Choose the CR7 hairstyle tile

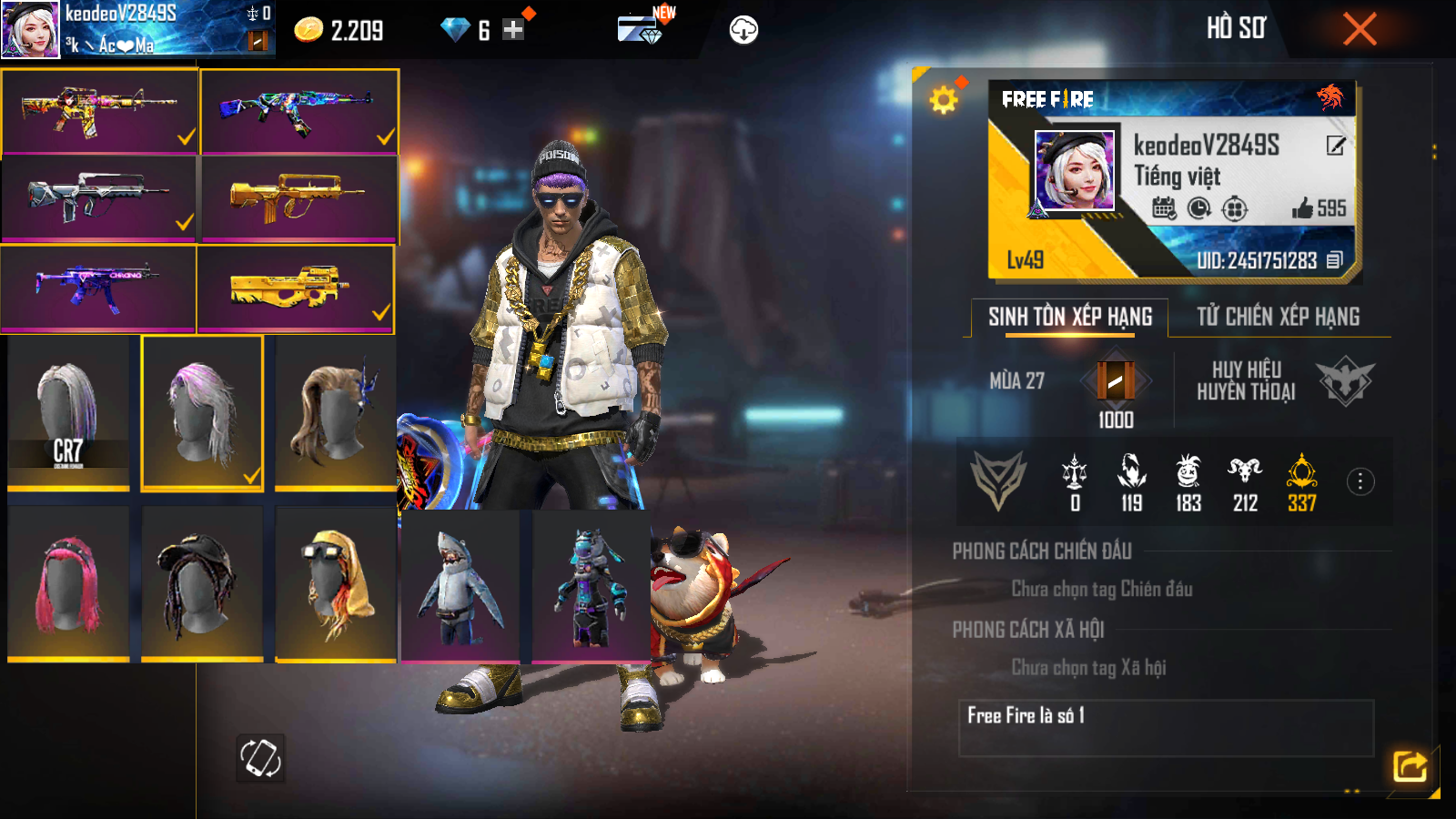(x=68, y=412)
